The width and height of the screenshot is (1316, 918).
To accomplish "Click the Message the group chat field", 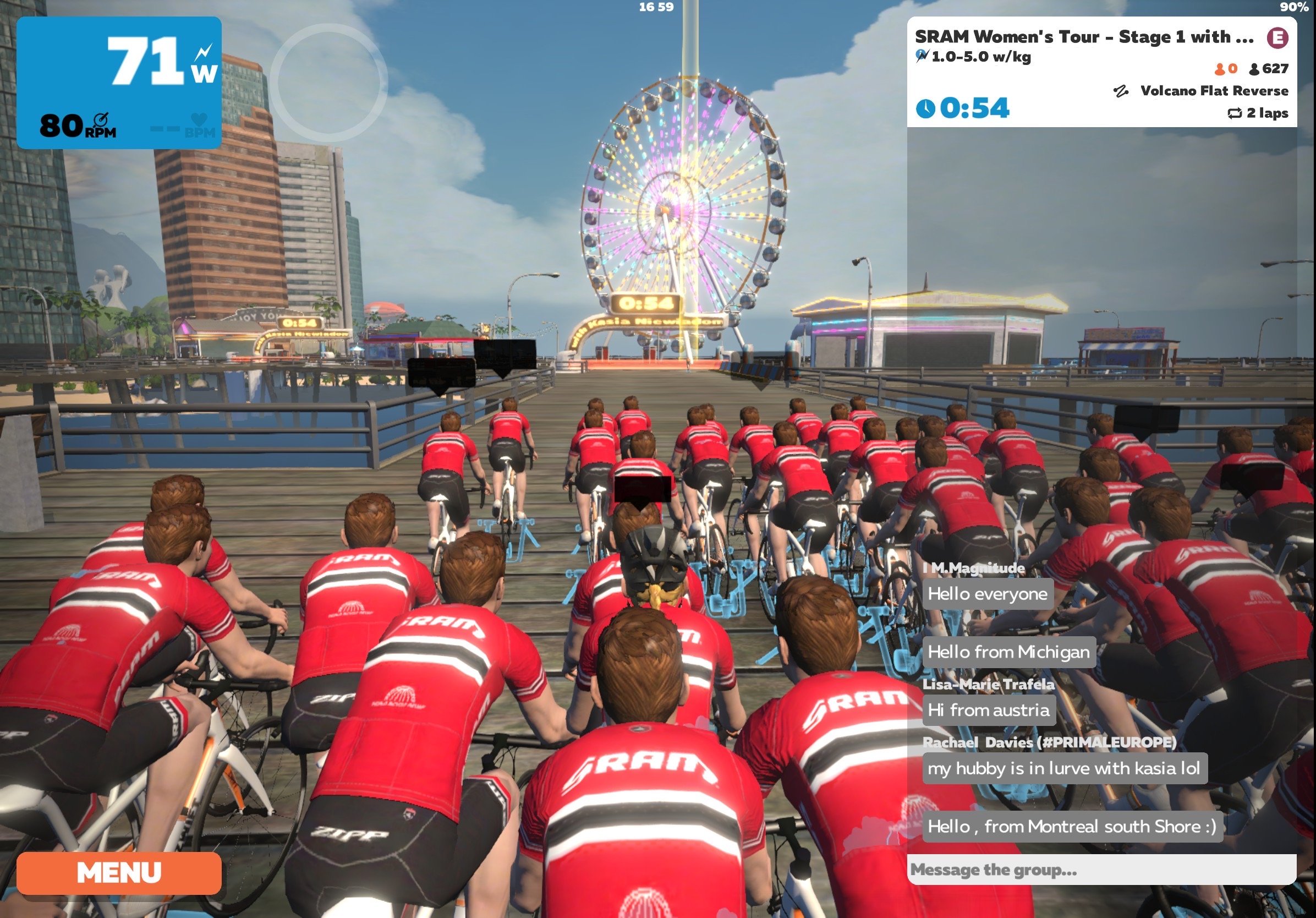I will pos(1100,870).
